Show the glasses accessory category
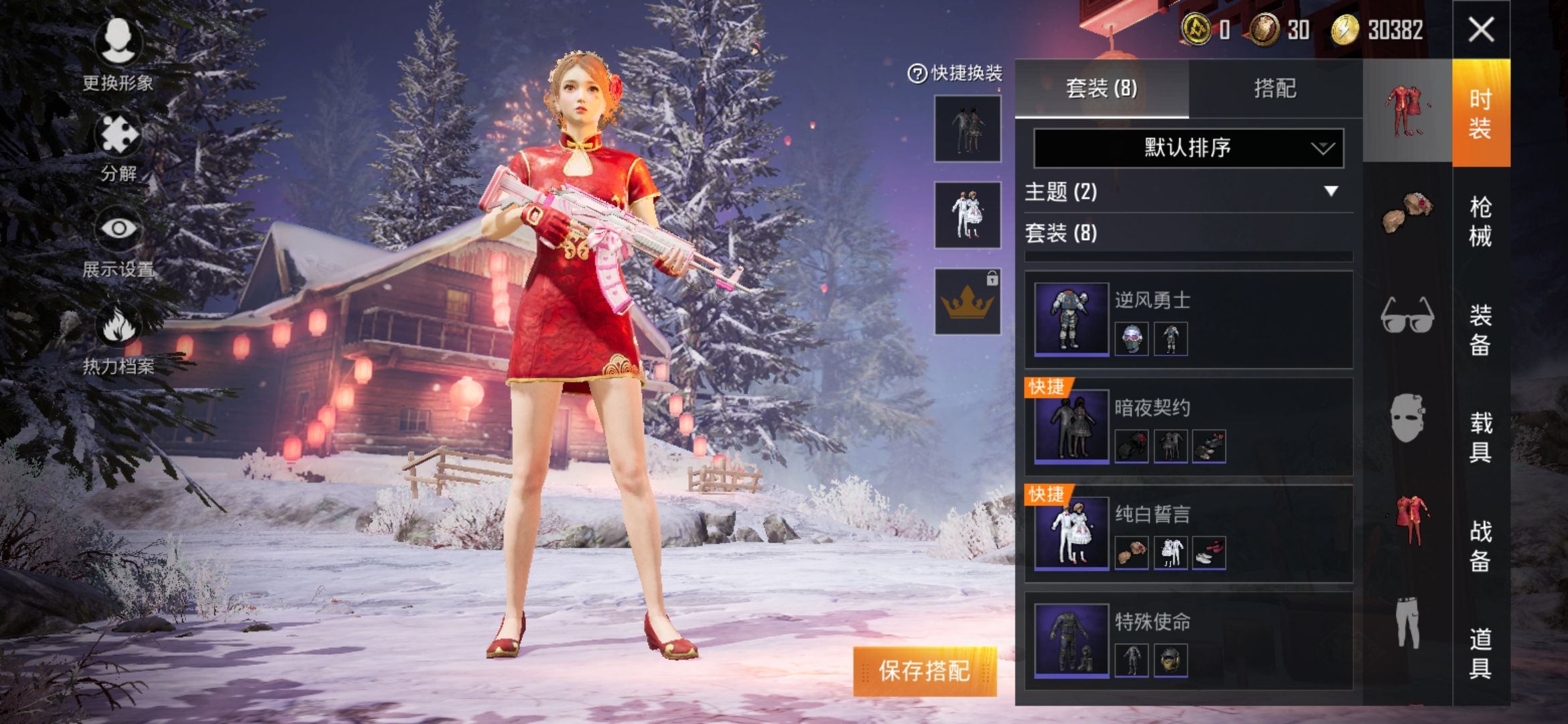 1407,315
